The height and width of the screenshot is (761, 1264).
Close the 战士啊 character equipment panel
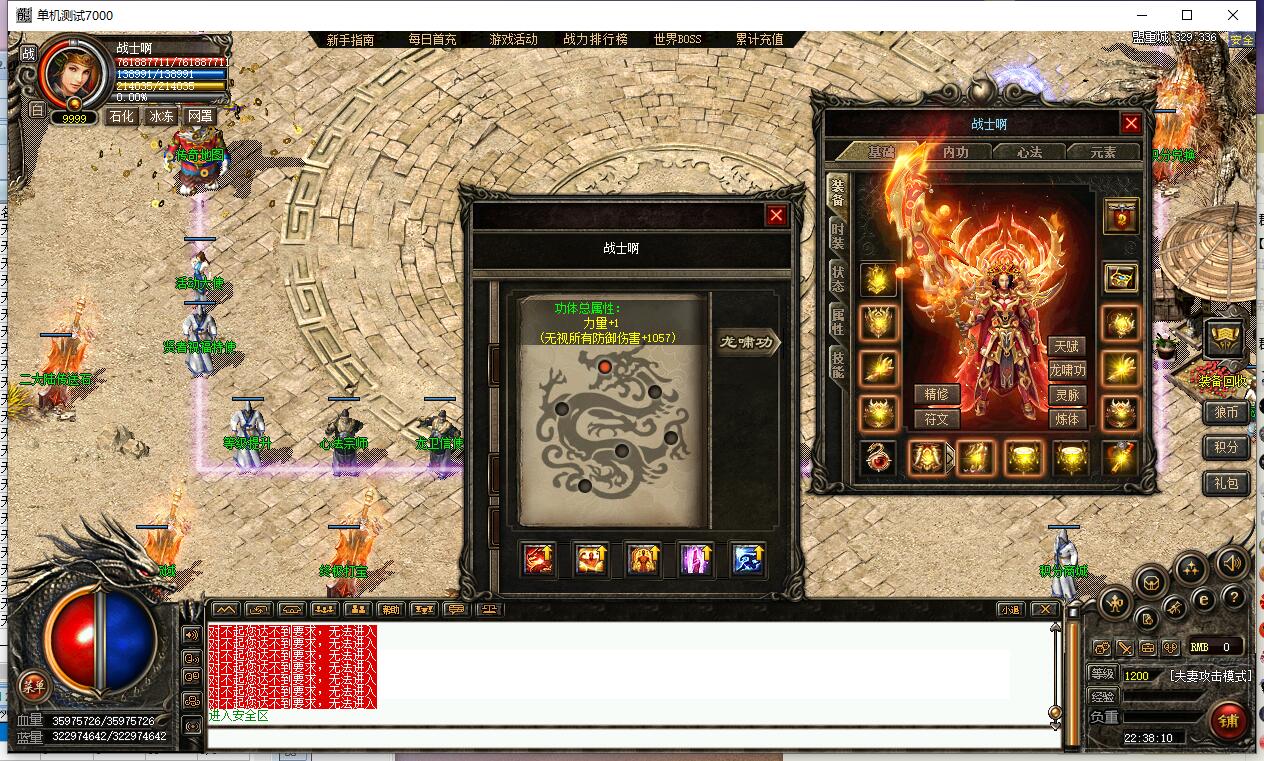pyautogui.click(x=1131, y=124)
